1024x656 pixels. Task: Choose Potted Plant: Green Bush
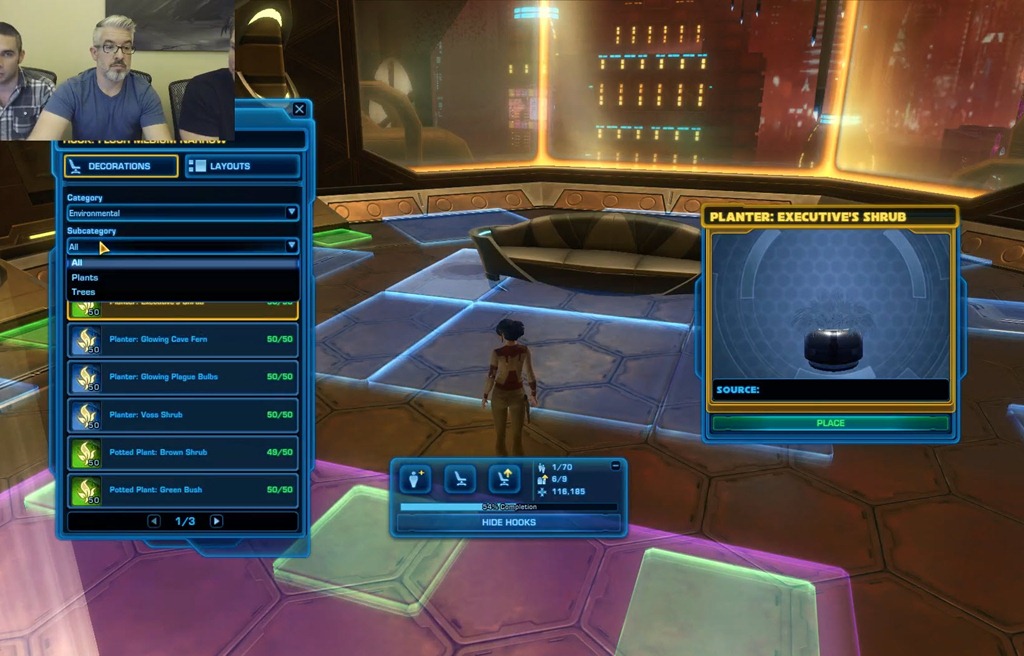(182, 490)
